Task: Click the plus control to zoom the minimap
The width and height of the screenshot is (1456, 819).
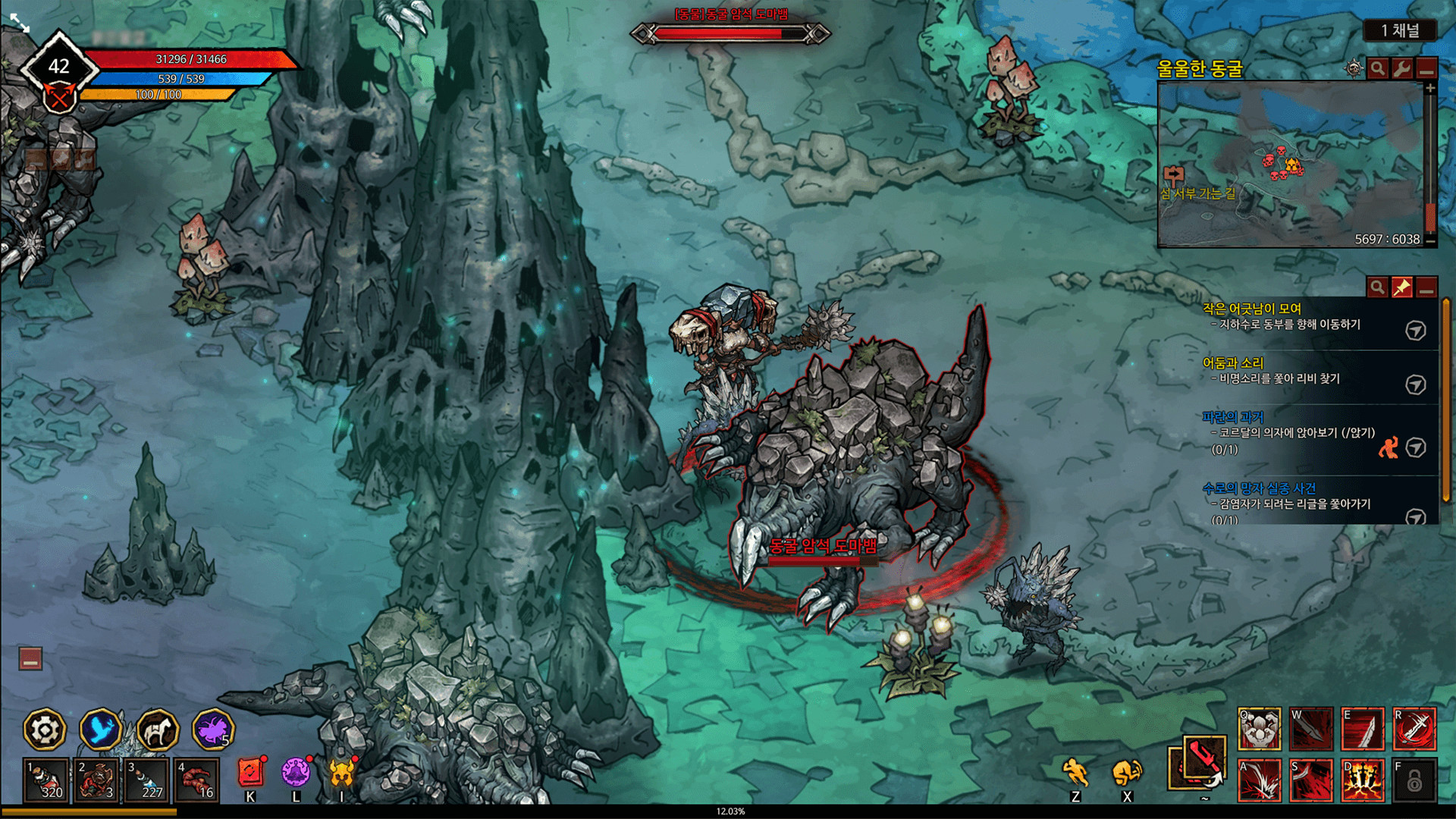Action: tap(1431, 88)
